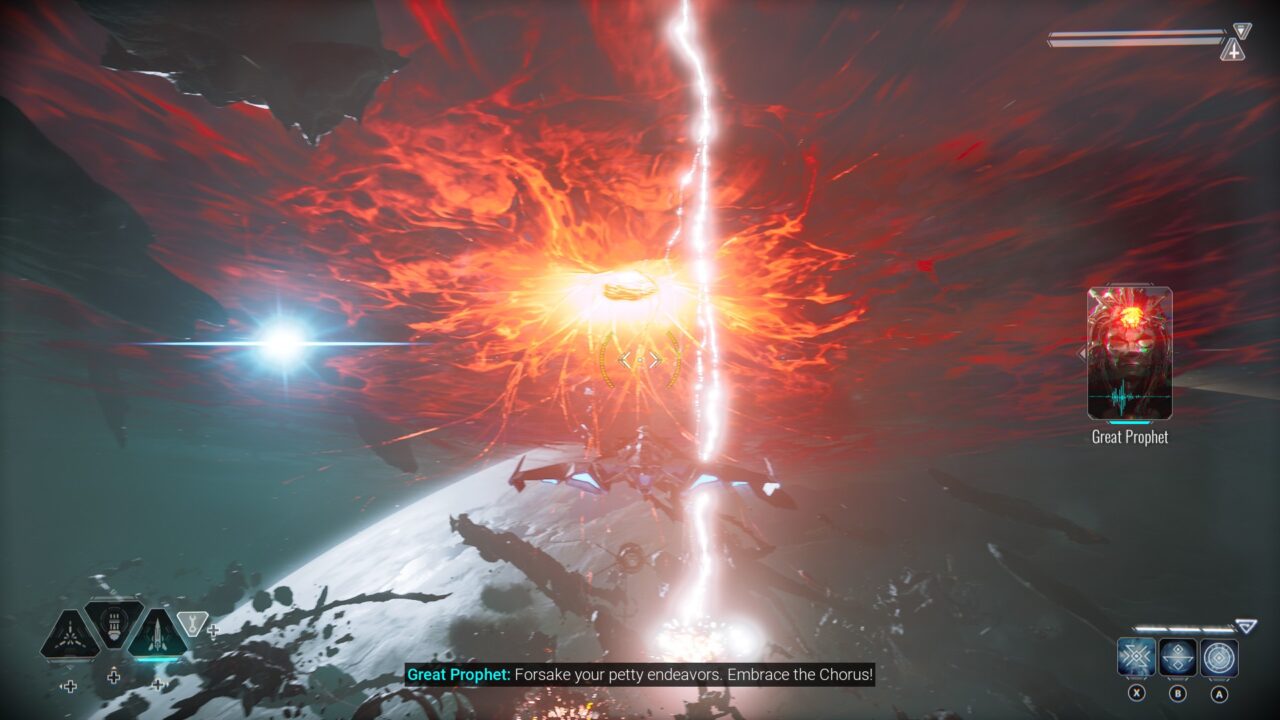Screen dimensions: 1280x720
Task: Activate the rocket weapon slot icon
Action: click(157, 633)
